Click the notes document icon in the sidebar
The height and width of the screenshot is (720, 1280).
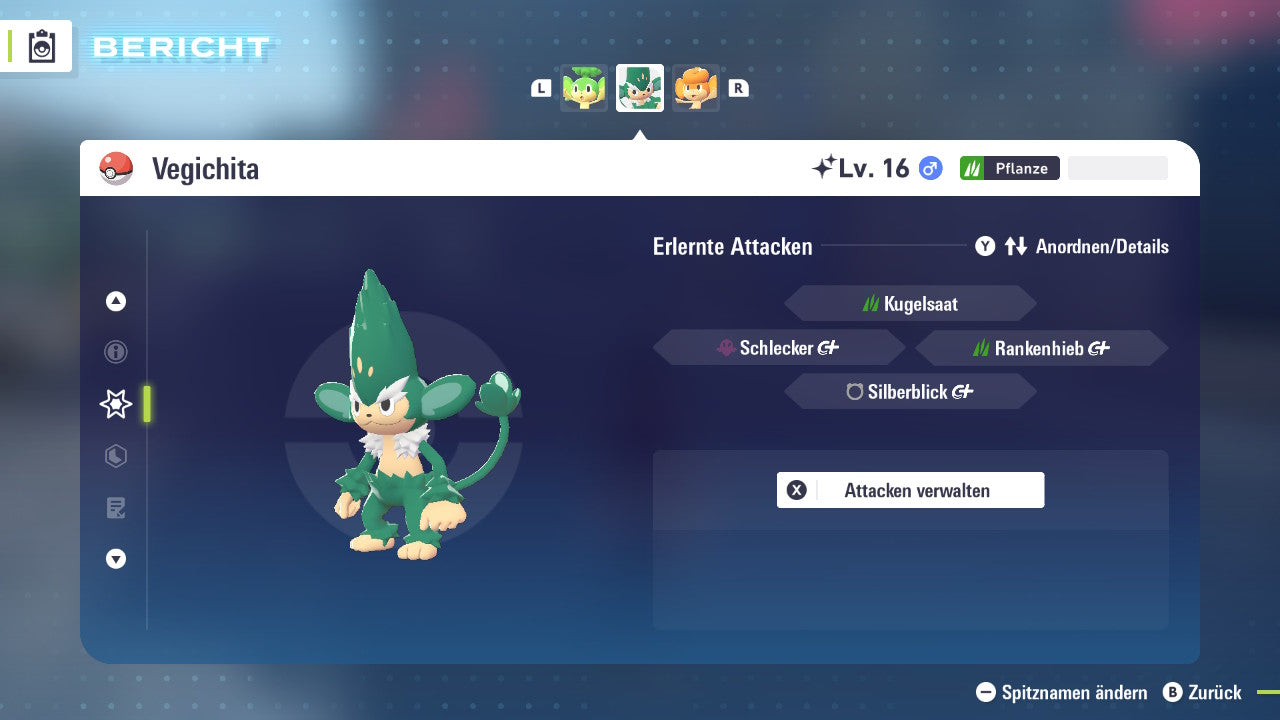(115, 508)
